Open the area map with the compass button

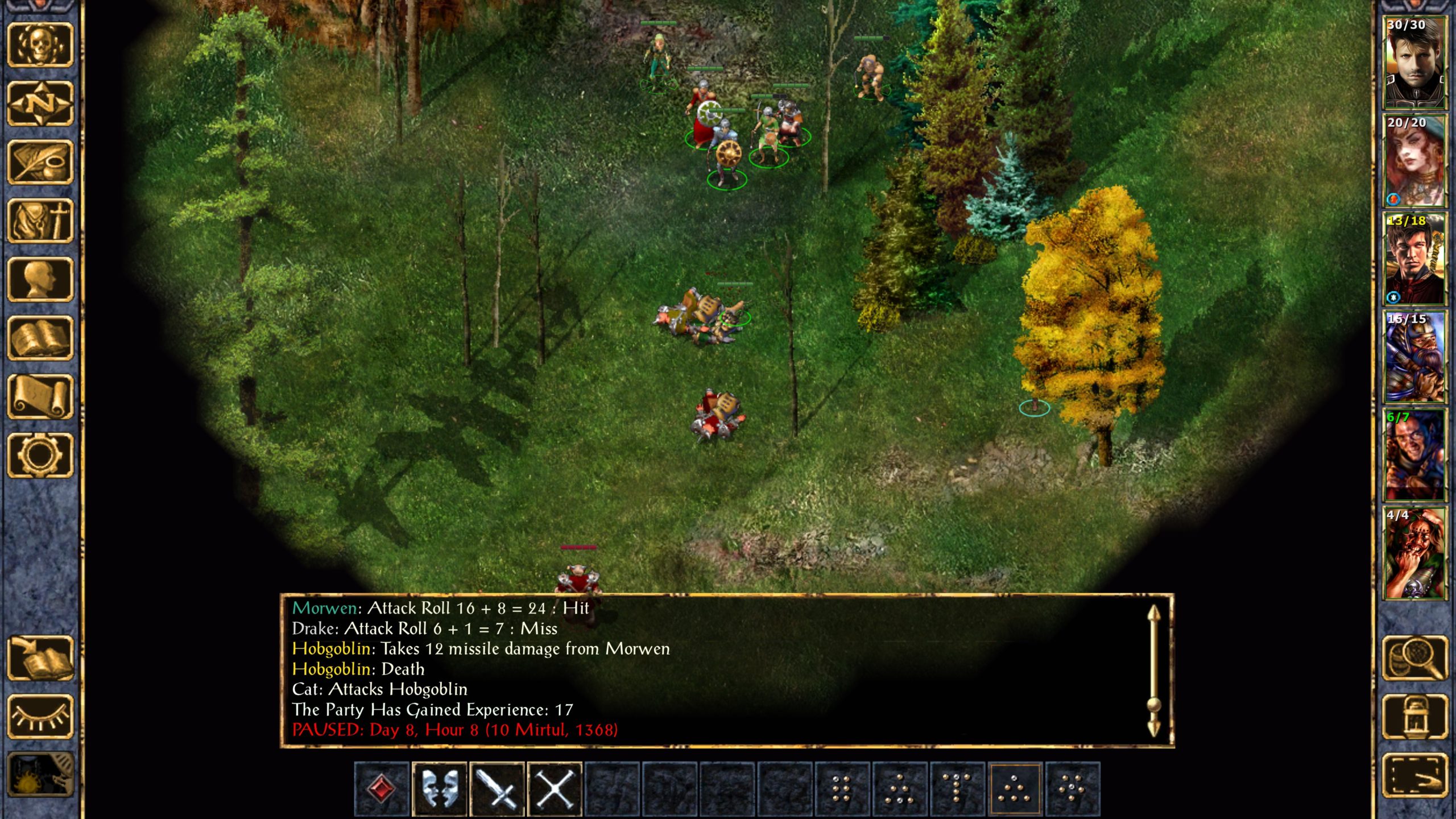tap(40, 104)
